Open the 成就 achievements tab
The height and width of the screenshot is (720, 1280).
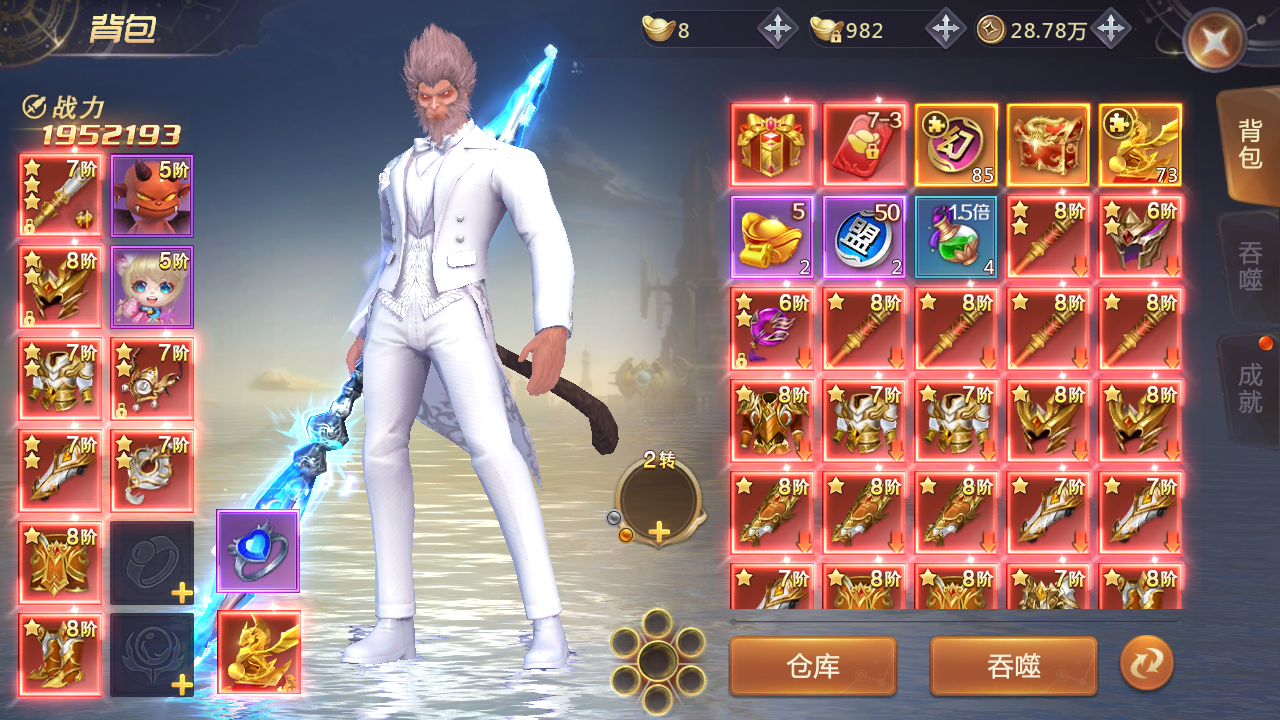click(x=1250, y=388)
